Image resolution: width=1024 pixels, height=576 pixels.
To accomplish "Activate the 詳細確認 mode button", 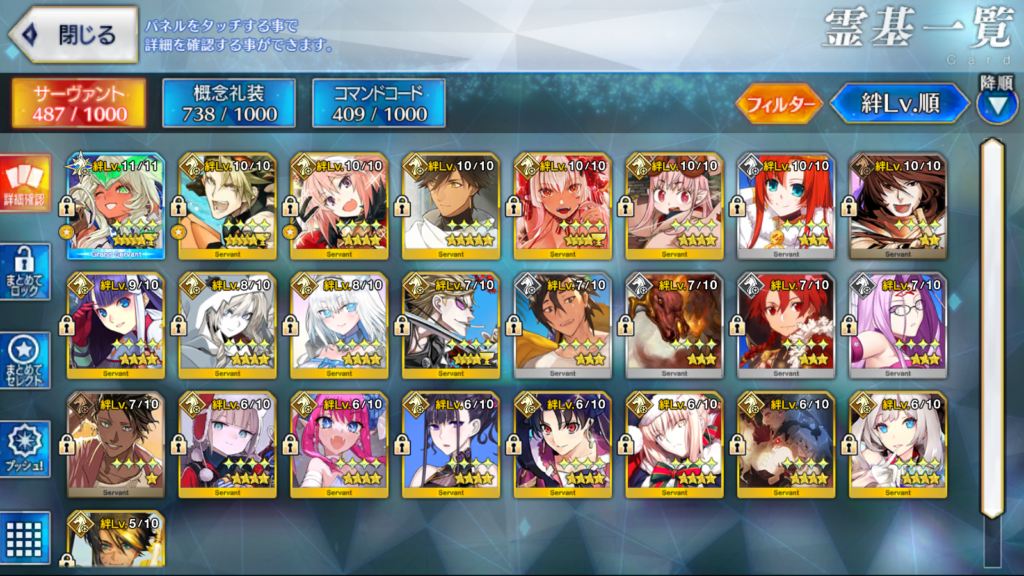I will [x=25, y=187].
